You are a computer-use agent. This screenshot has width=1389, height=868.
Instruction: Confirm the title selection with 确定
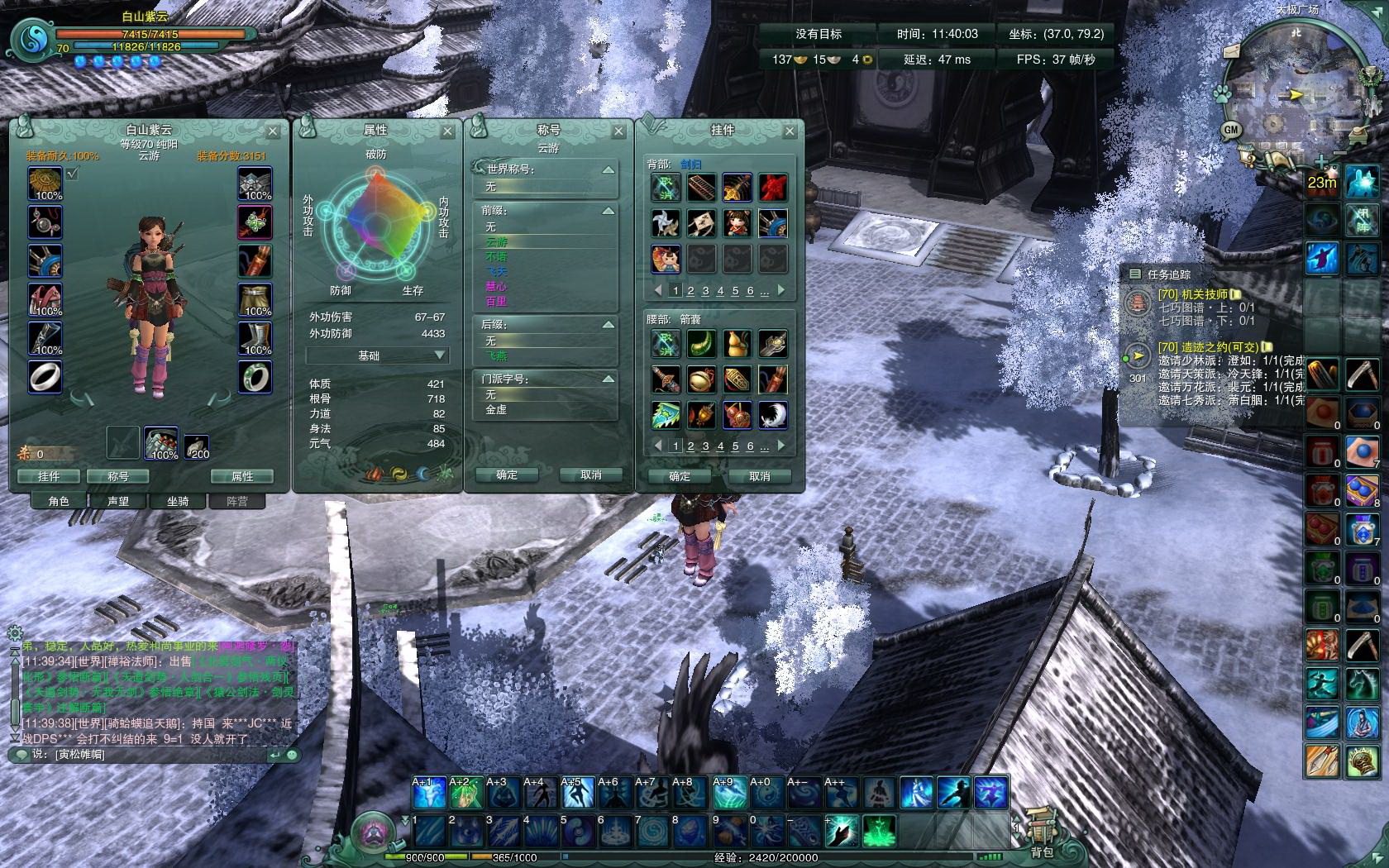[507, 475]
